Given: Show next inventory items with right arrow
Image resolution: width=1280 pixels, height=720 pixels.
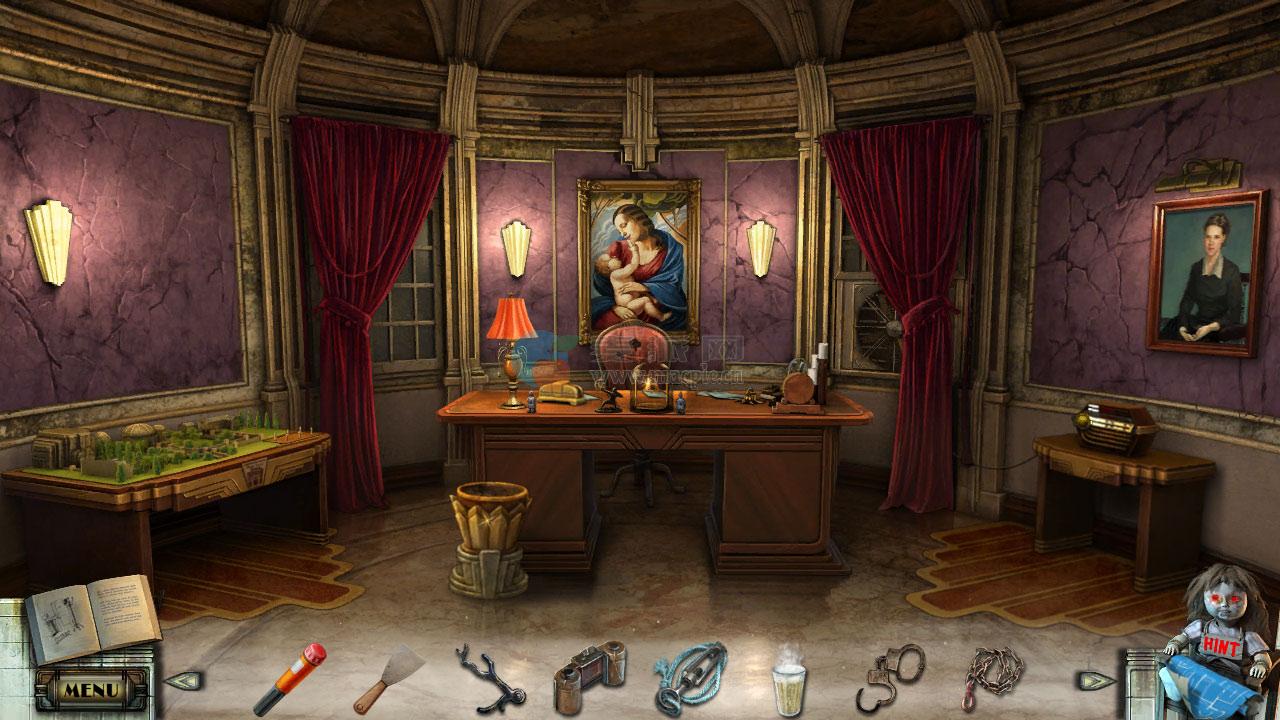Looking at the screenshot, I should [x=1096, y=681].
